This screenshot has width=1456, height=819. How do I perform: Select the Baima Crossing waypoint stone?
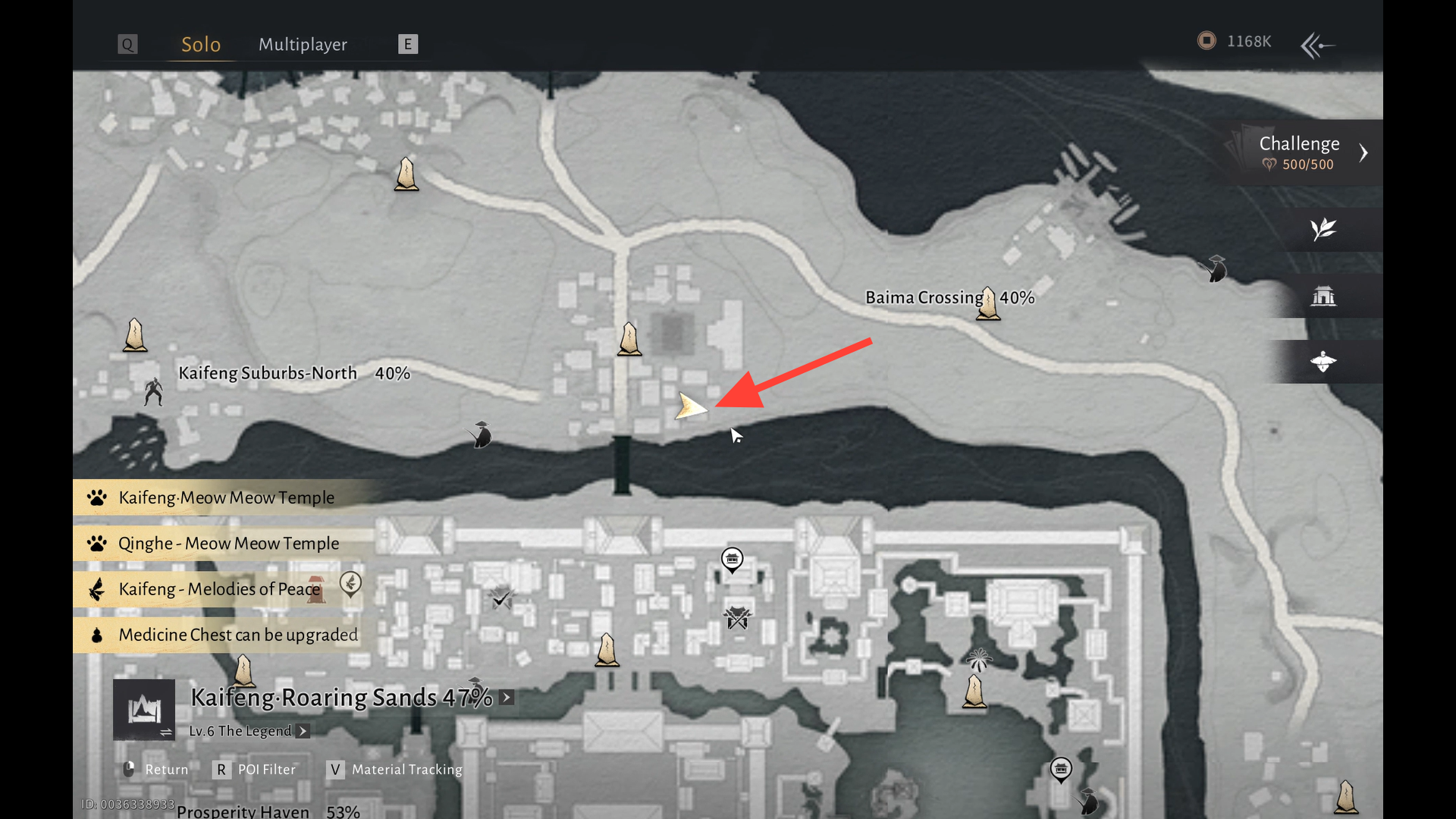[988, 303]
